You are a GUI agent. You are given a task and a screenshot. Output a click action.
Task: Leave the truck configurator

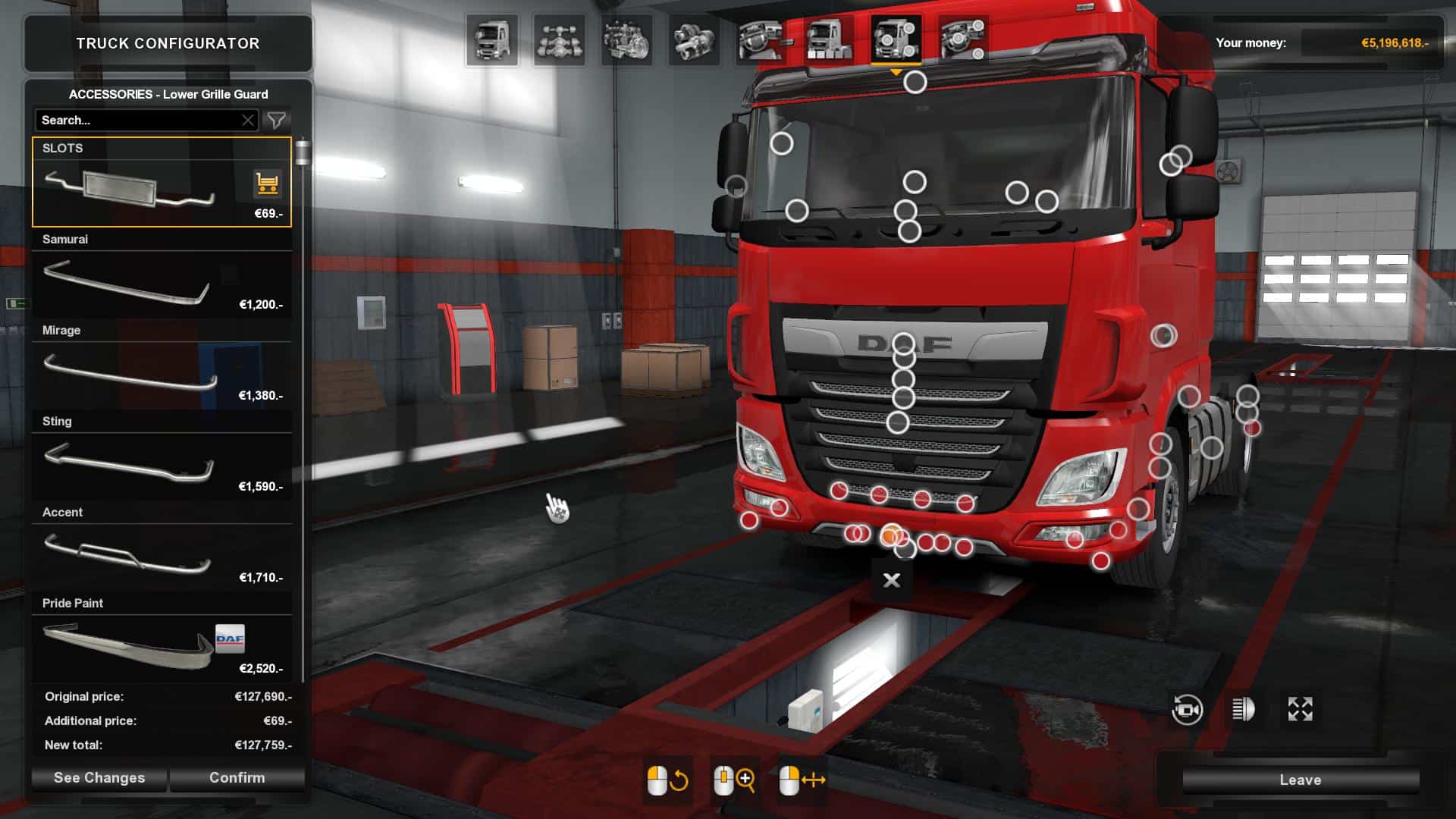coord(1300,780)
